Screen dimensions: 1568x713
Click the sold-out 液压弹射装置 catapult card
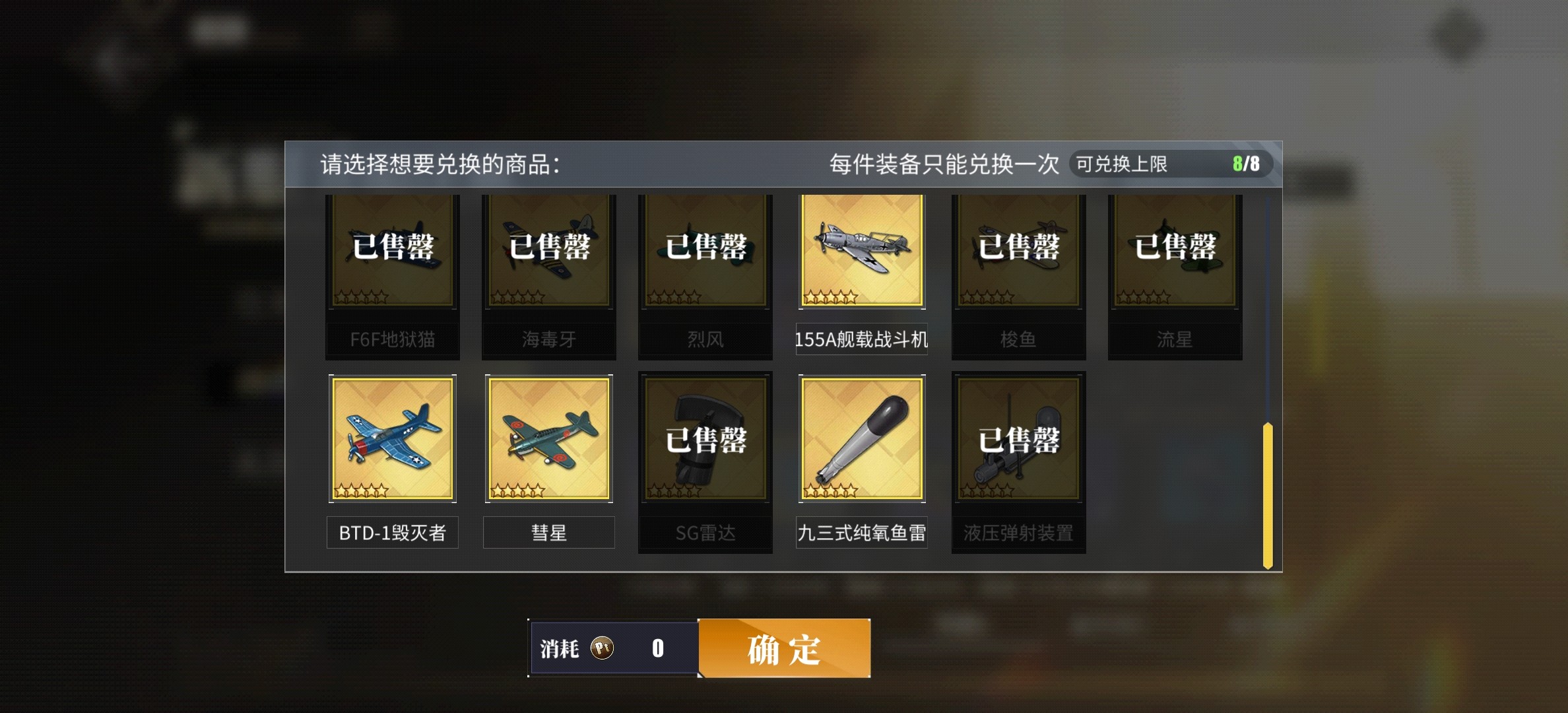pyautogui.click(x=1018, y=439)
